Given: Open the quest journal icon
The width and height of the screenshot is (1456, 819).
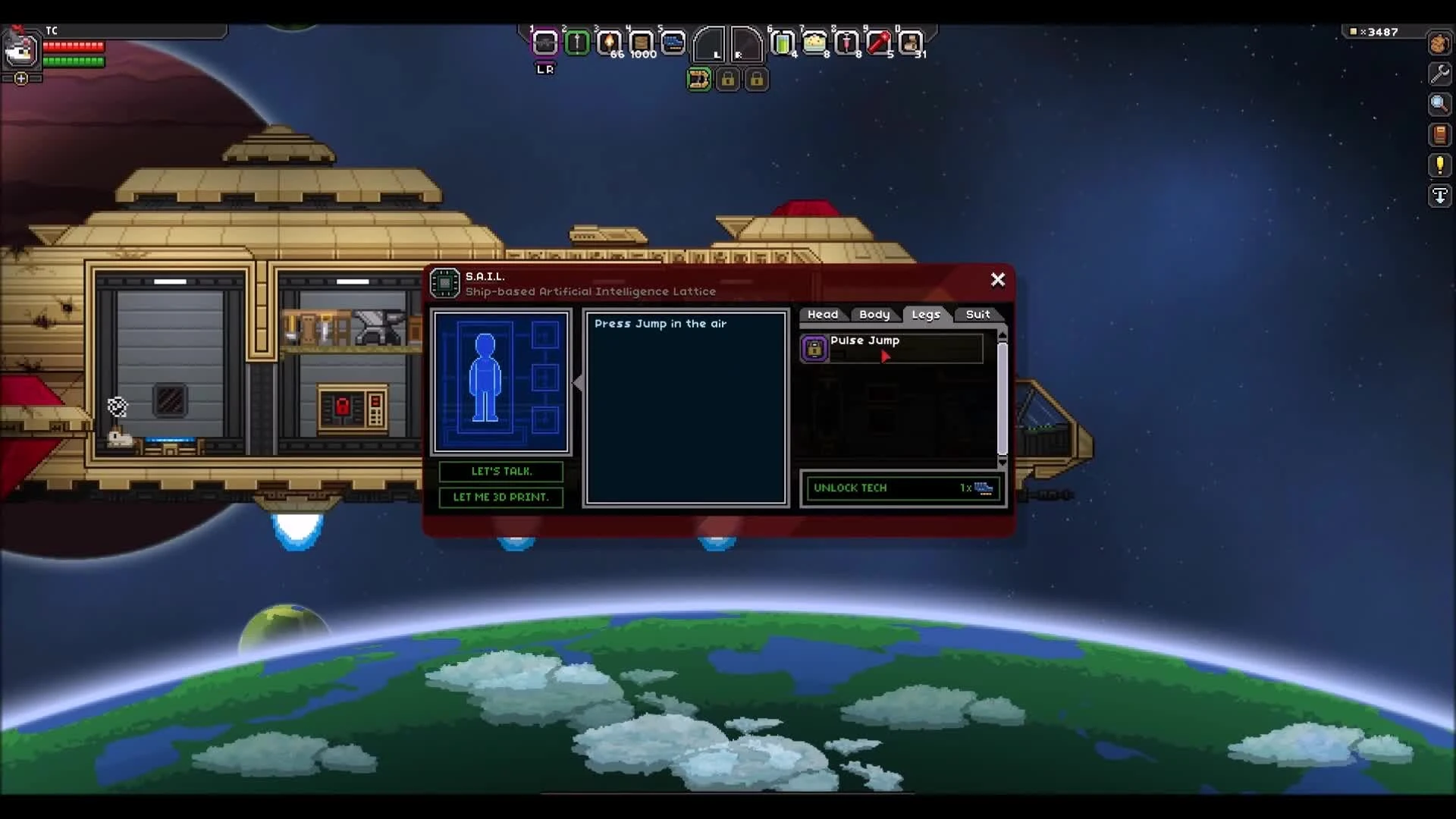Looking at the screenshot, I should (1439, 135).
